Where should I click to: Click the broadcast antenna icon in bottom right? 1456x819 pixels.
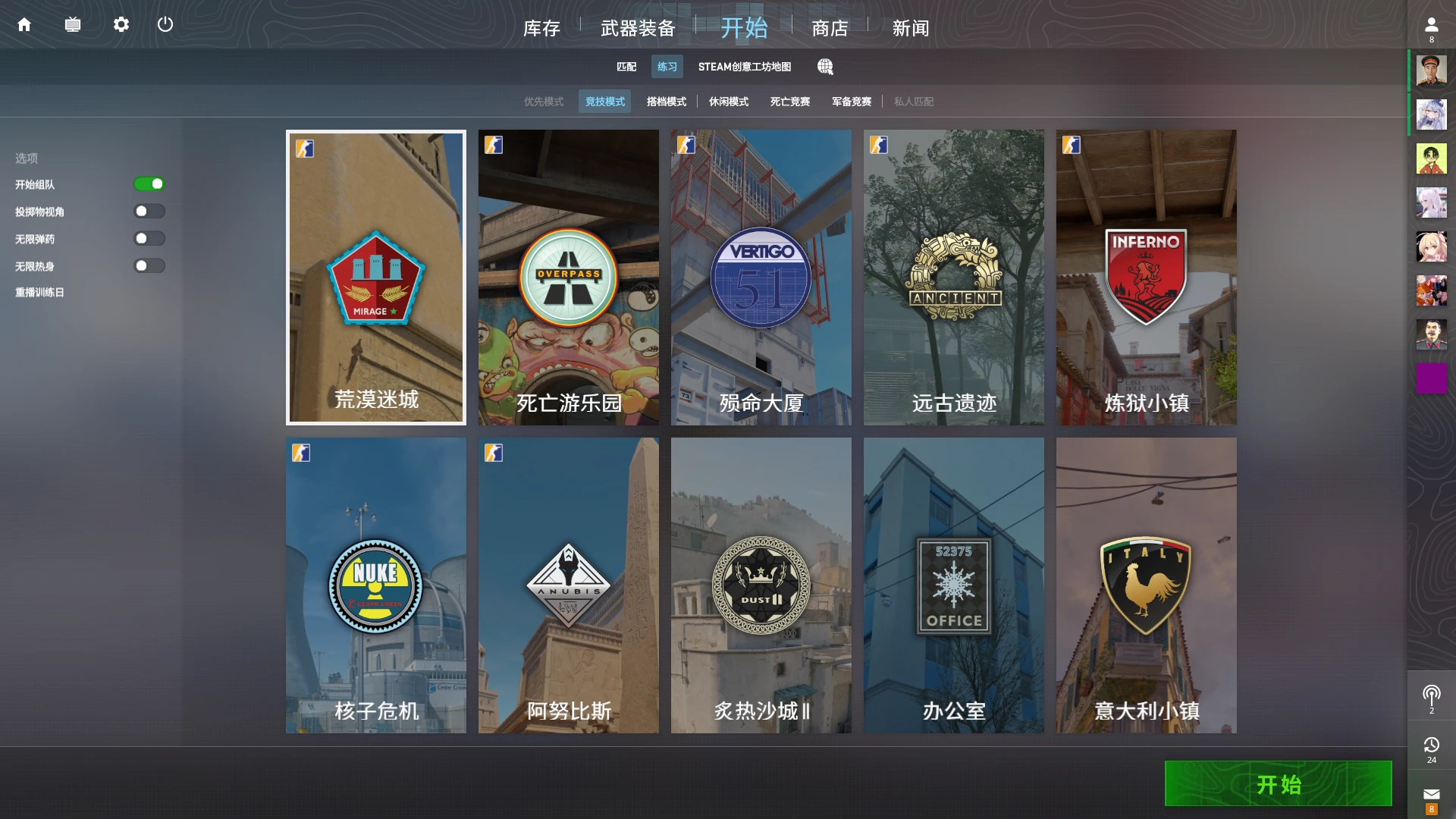click(x=1432, y=692)
